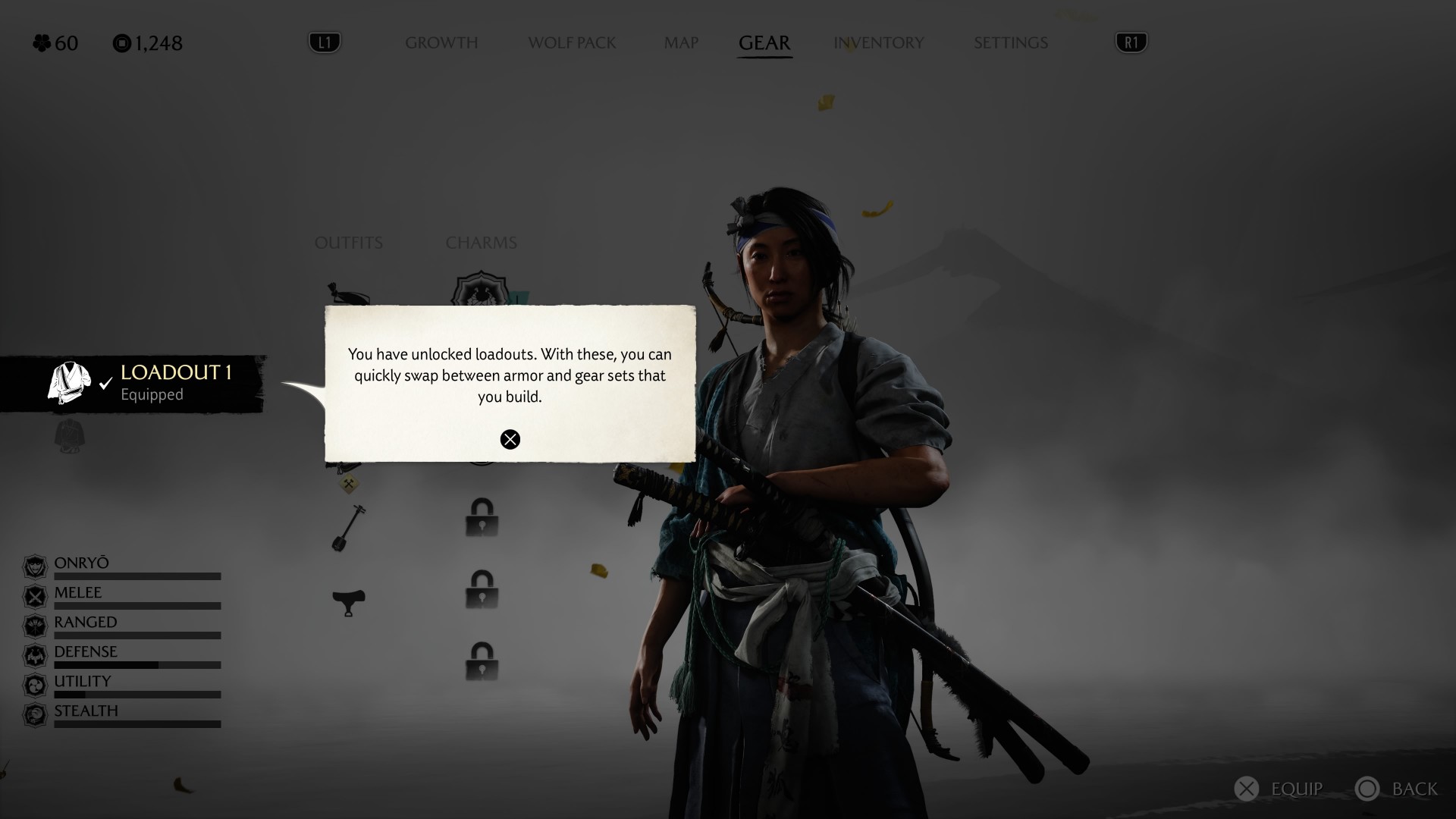The height and width of the screenshot is (819, 1456).
Task: Select the saddle gear slot
Action: pos(349,602)
